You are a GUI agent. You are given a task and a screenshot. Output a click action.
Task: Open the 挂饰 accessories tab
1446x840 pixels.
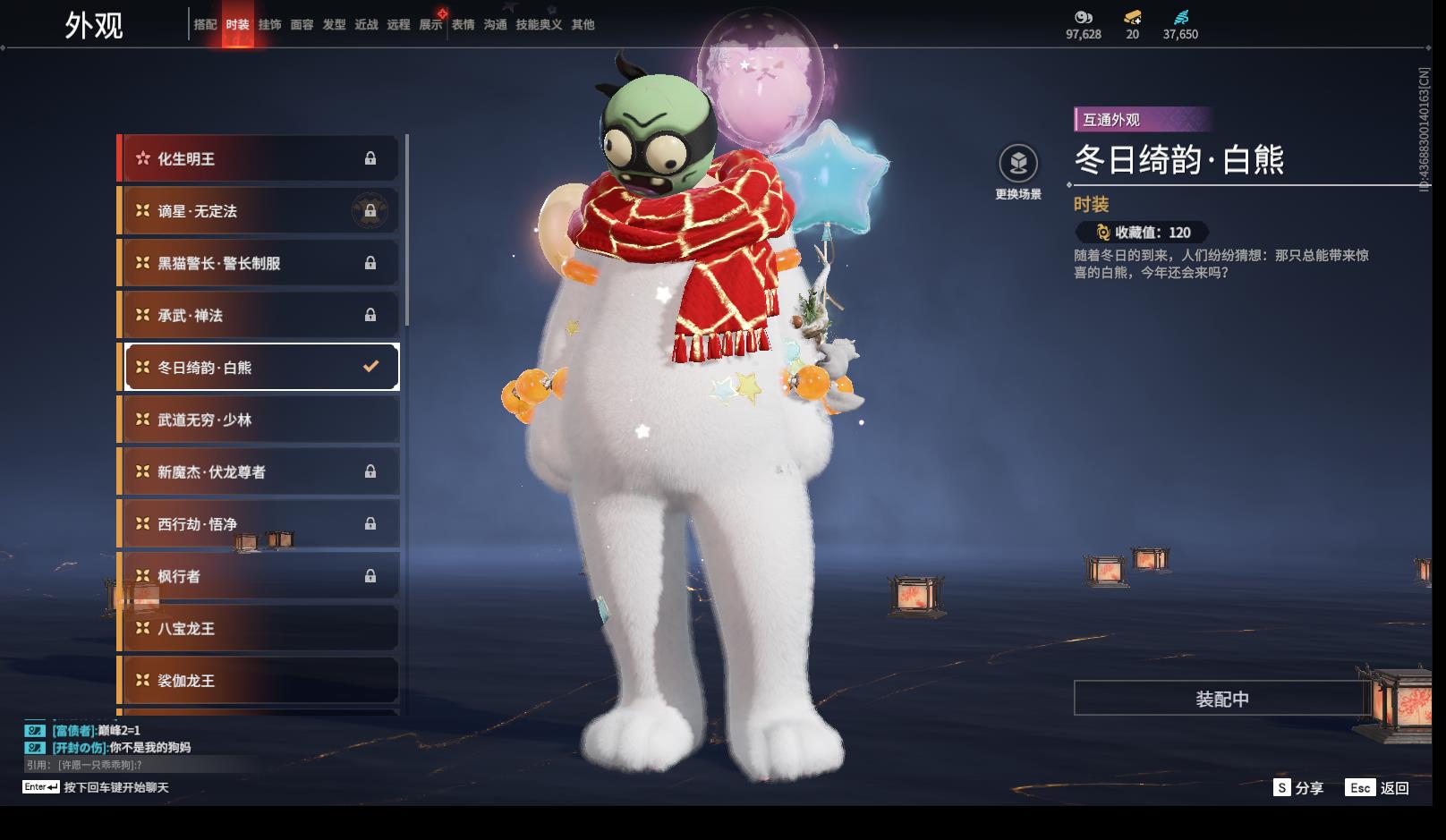click(x=269, y=25)
